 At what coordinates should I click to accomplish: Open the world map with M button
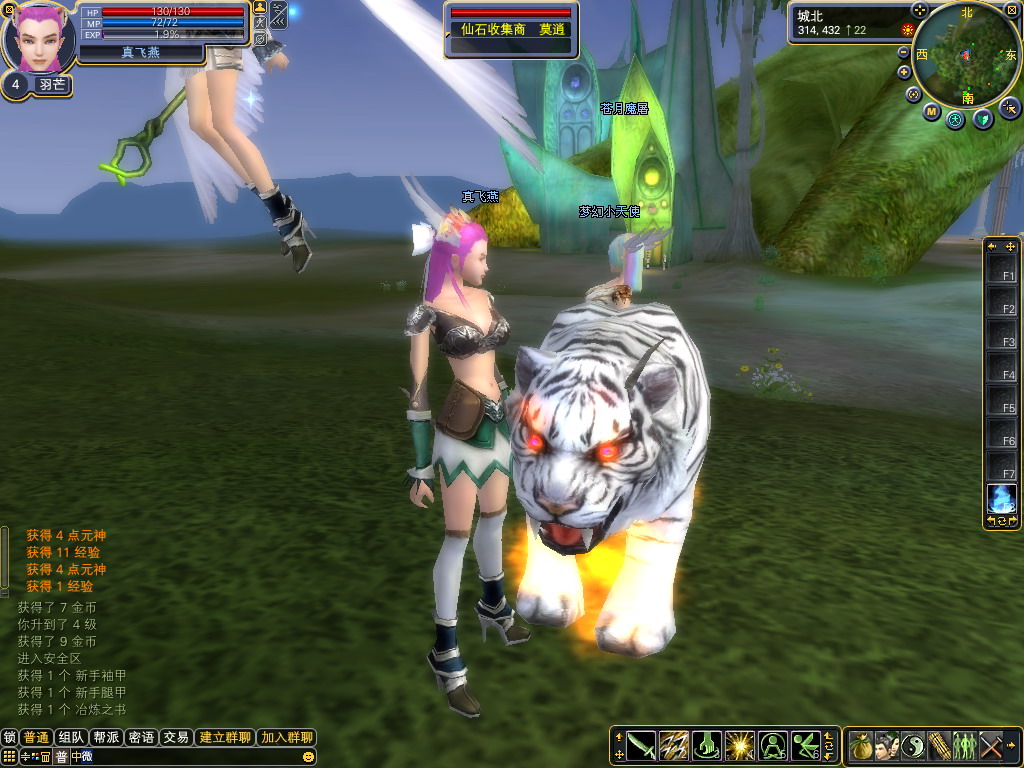point(931,112)
